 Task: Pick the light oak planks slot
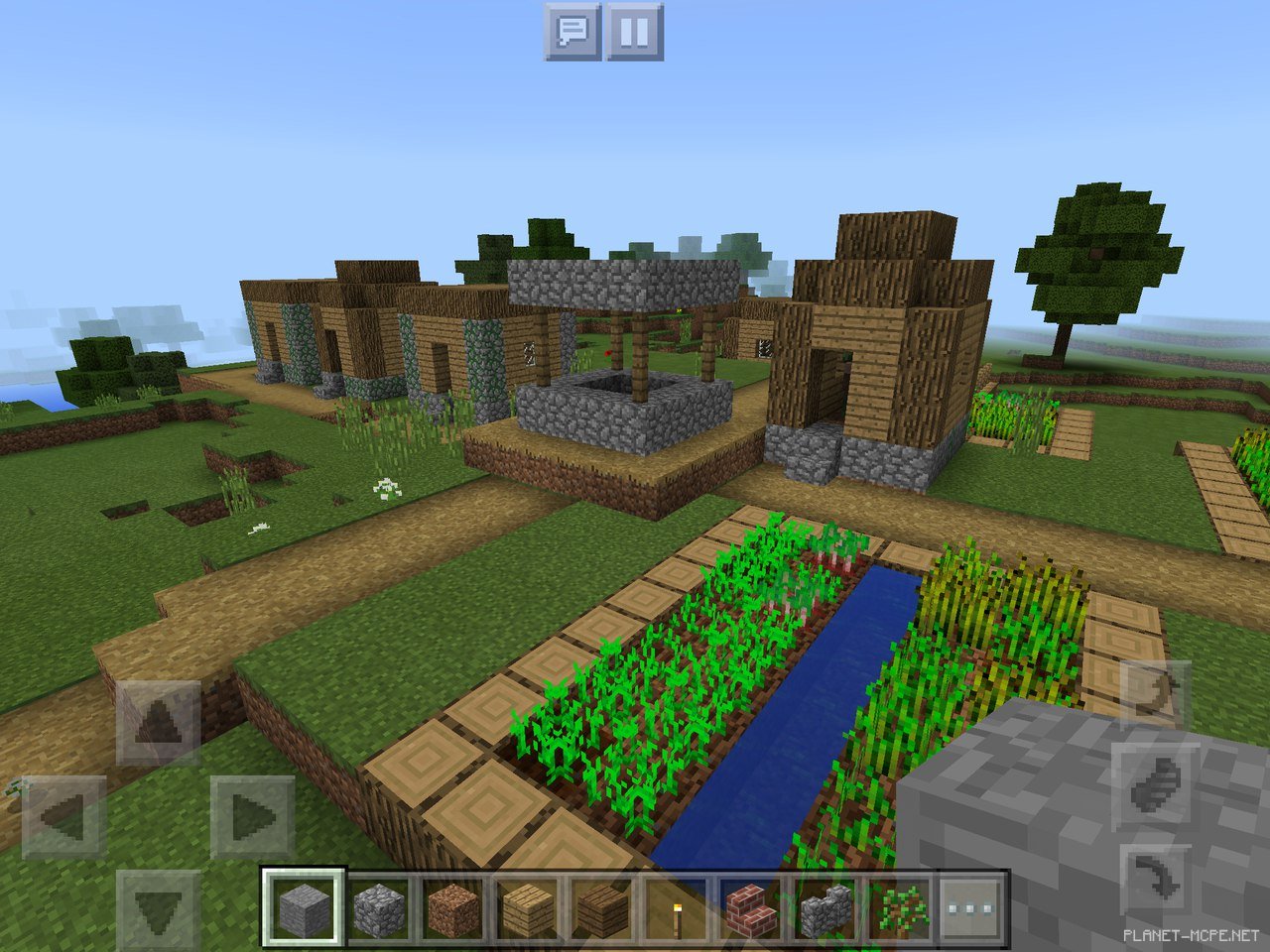527,907
